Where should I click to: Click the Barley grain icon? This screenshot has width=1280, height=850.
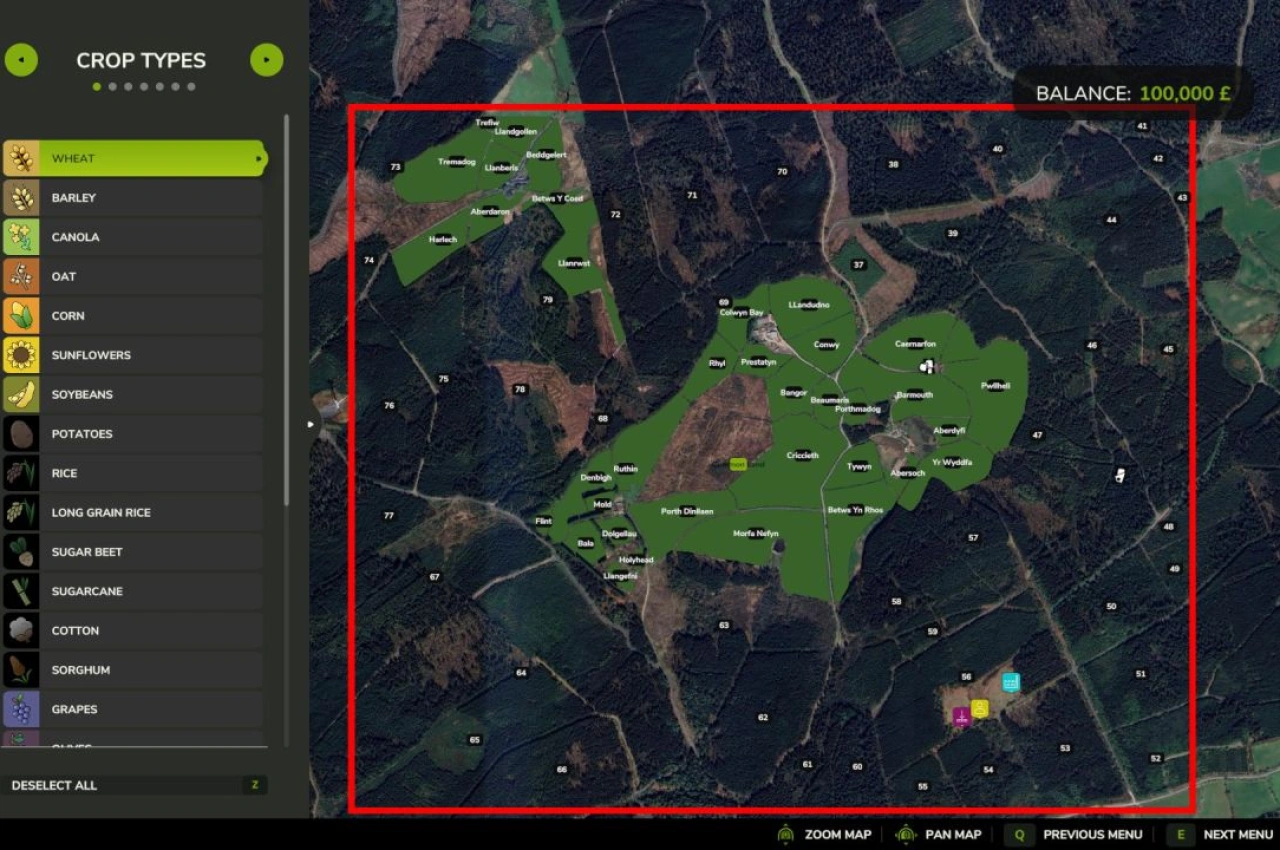click(22, 198)
